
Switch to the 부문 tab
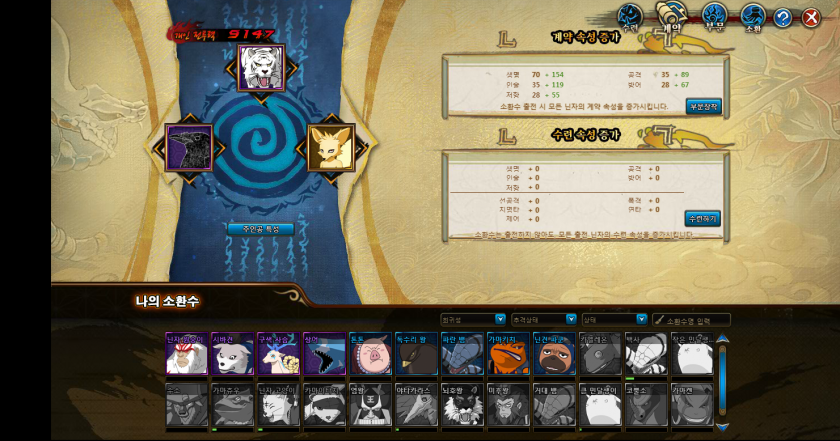point(713,17)
